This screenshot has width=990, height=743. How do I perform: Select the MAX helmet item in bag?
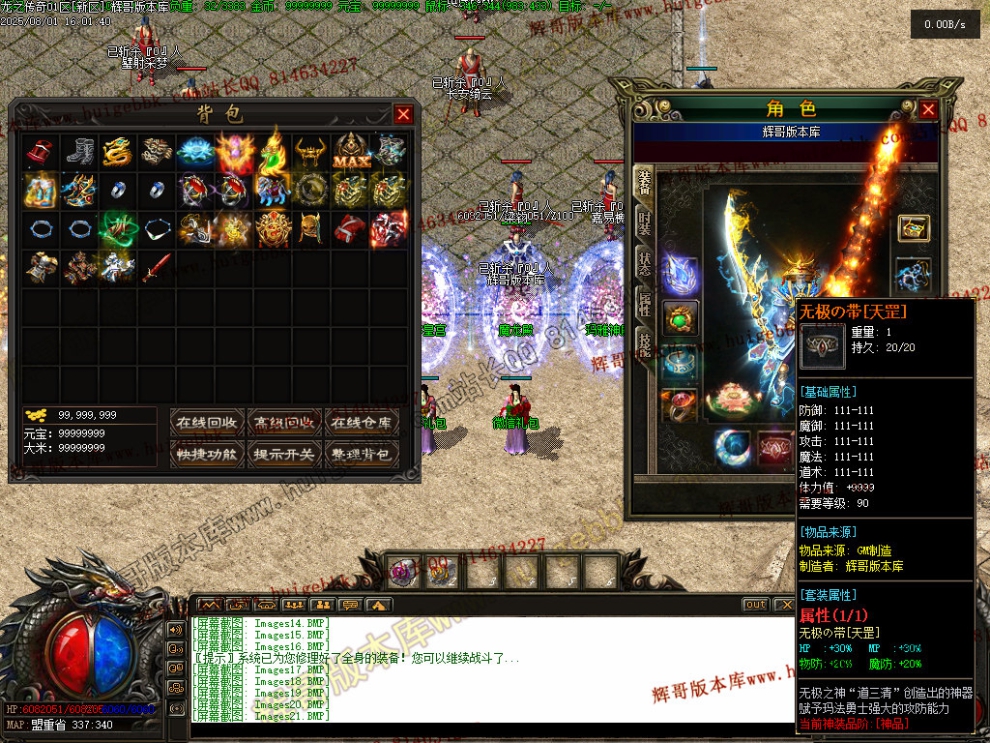[351, 151]
